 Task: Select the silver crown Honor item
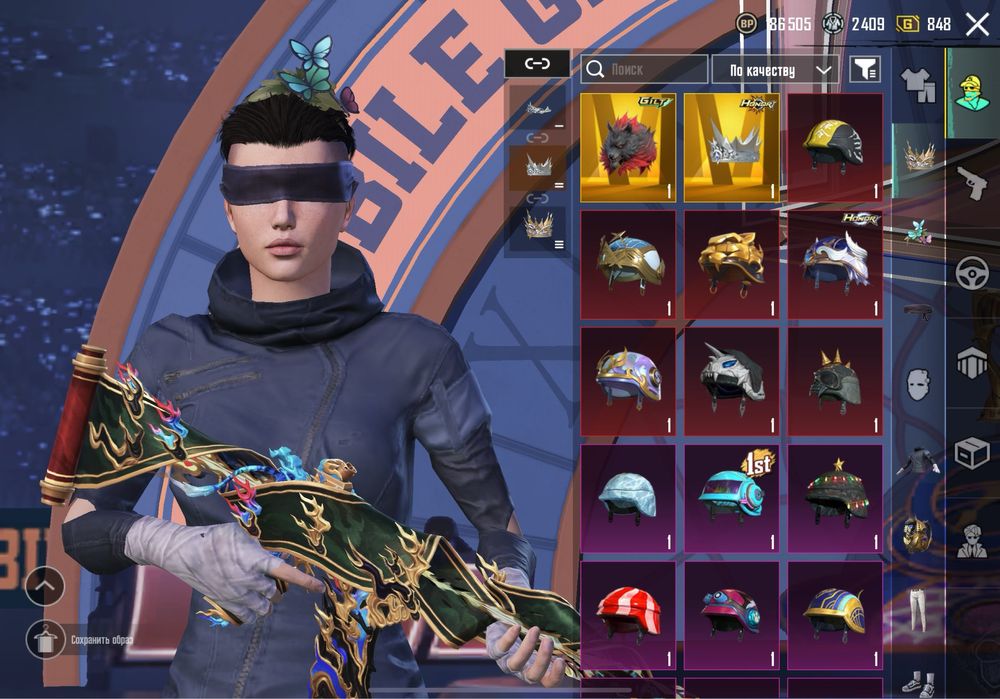click(x=732, y=148)
